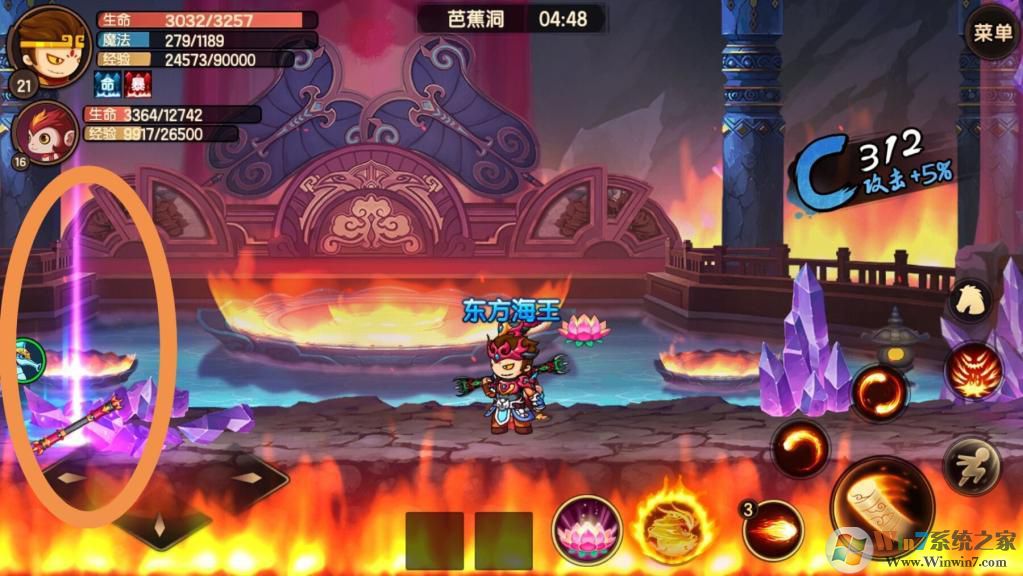
Task: Inspect the red 暴 buff icon
Action: 136,82
